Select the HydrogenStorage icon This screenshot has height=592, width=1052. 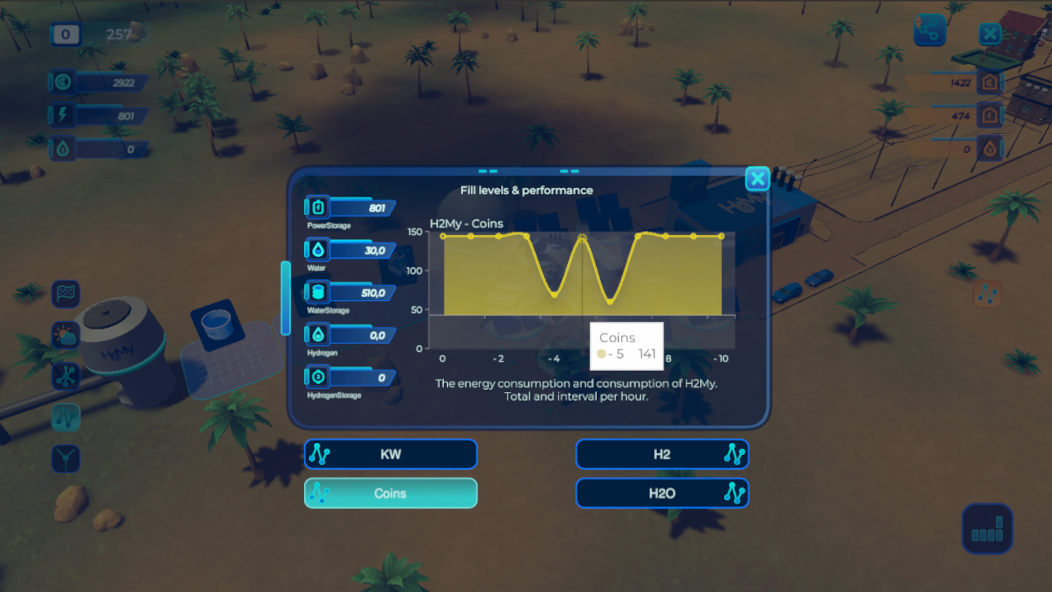click(x=318, y=378)
